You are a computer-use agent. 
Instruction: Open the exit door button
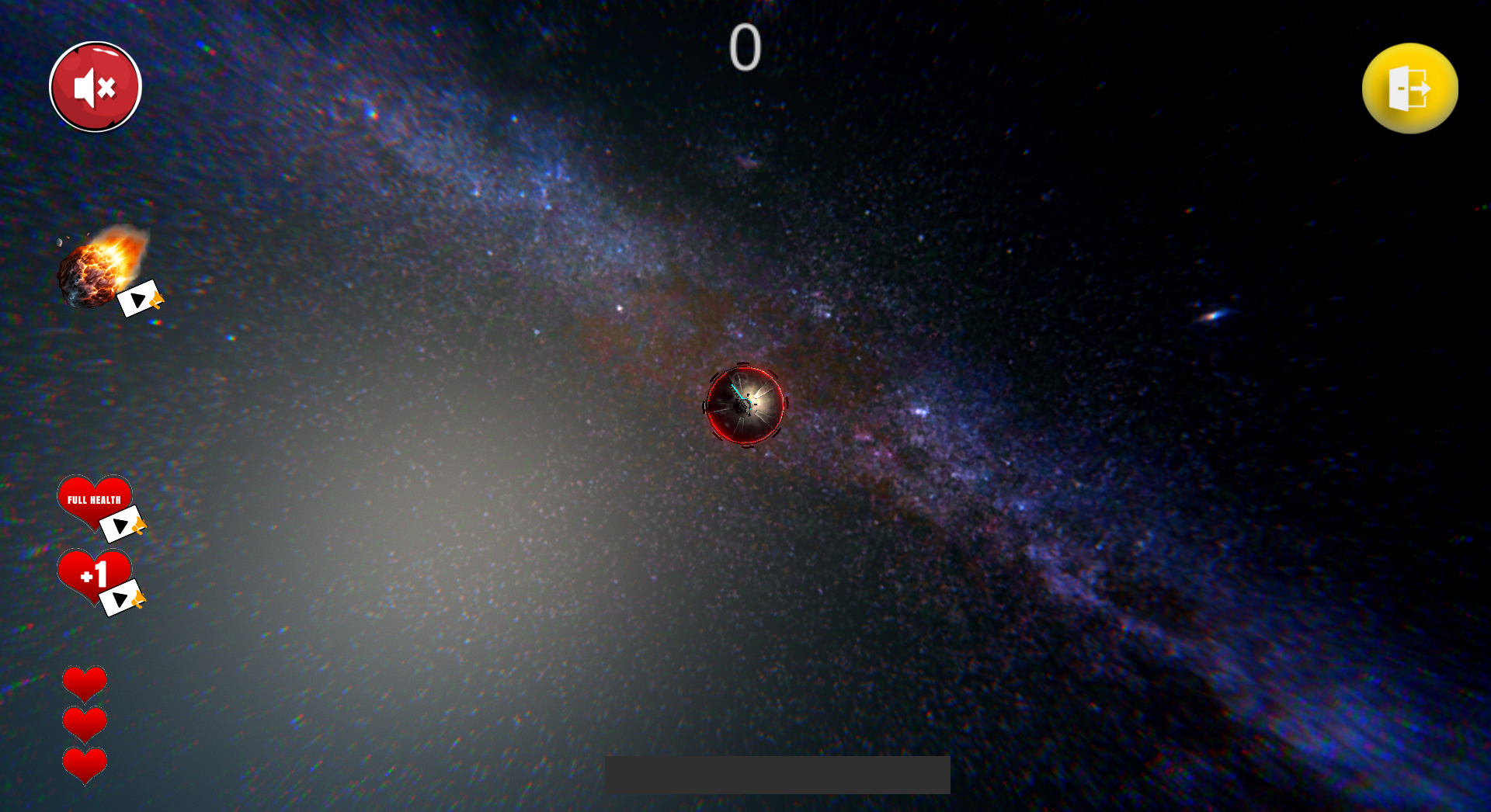[x=1409, y=89]
